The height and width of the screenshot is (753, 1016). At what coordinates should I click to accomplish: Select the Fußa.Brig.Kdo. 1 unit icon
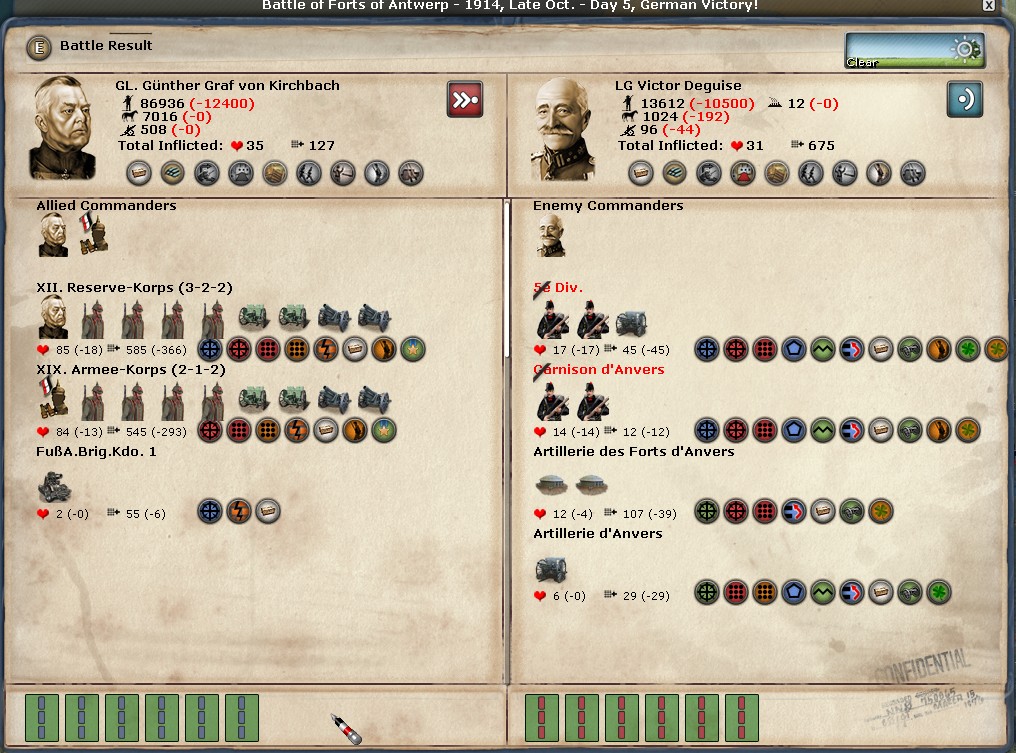tap(54, 486)
